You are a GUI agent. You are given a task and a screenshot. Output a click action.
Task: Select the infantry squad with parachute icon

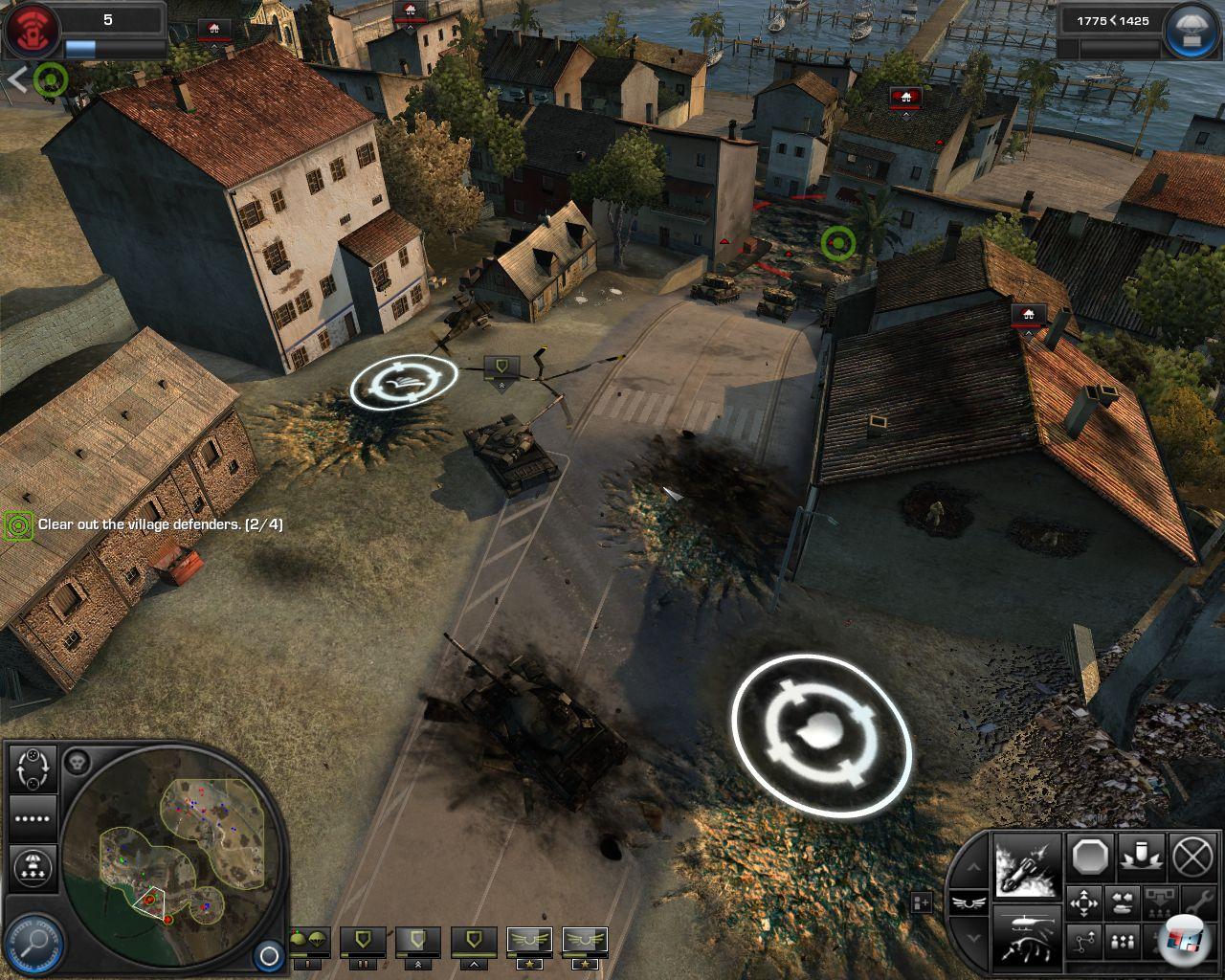[x=309, y=942]
